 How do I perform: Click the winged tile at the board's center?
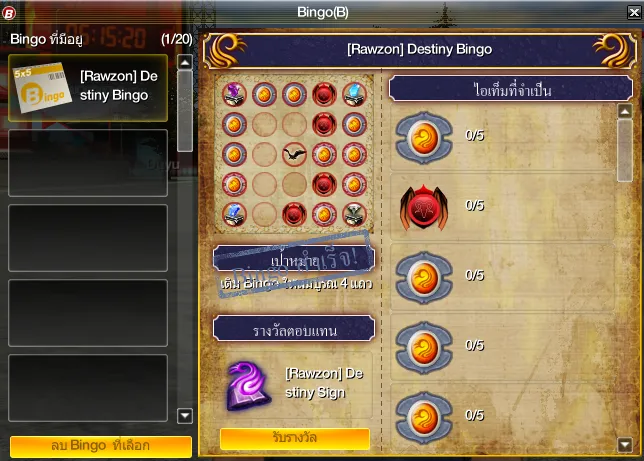294,155
